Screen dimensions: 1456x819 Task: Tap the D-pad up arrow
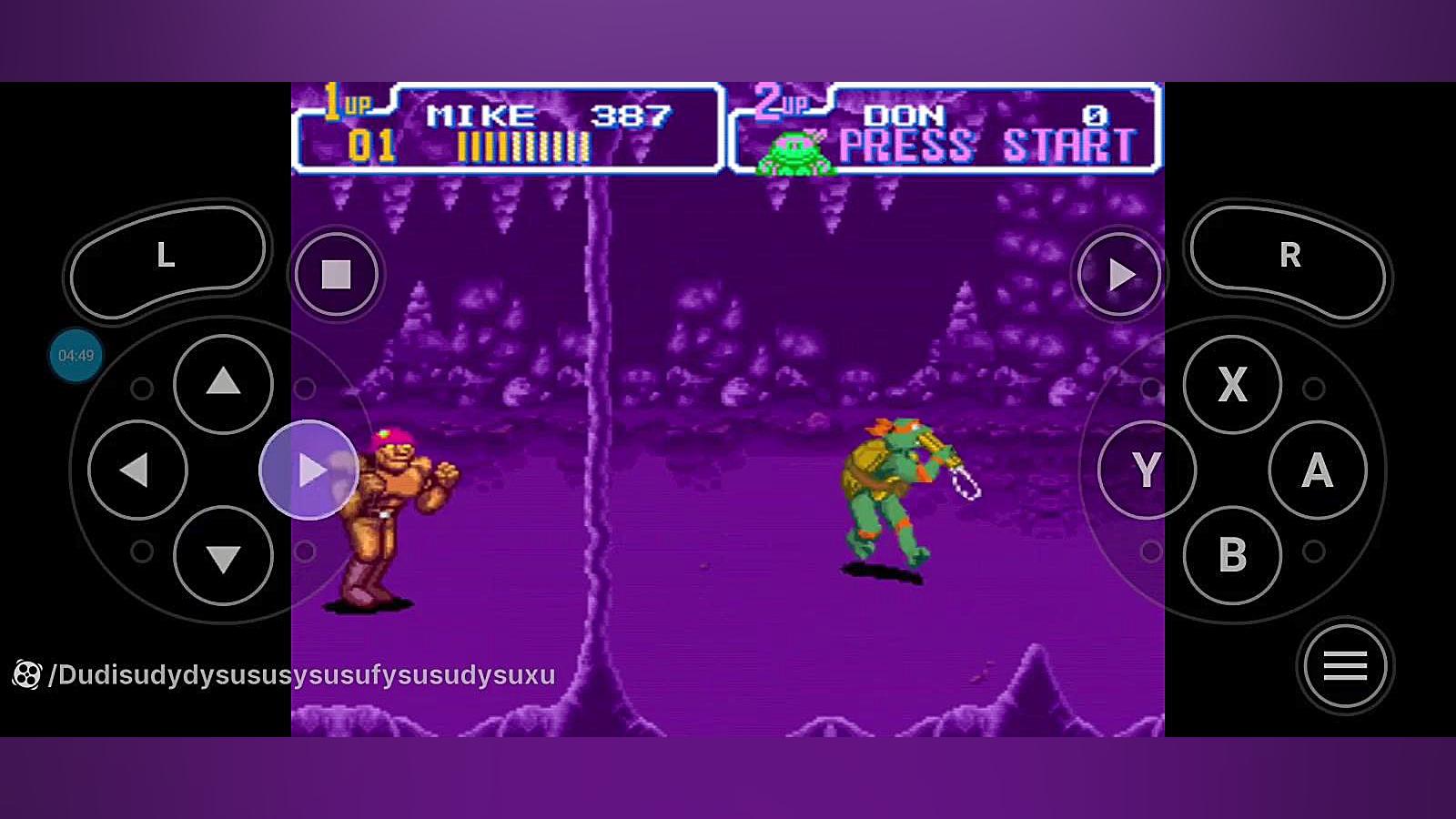(x=223, y=383)
